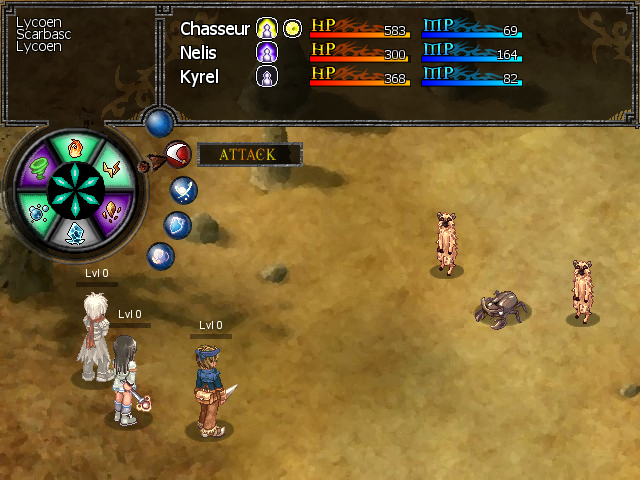Target Scarbasc in the enemy list
This screenshot has width=640, height=480.
coord(41,33)
